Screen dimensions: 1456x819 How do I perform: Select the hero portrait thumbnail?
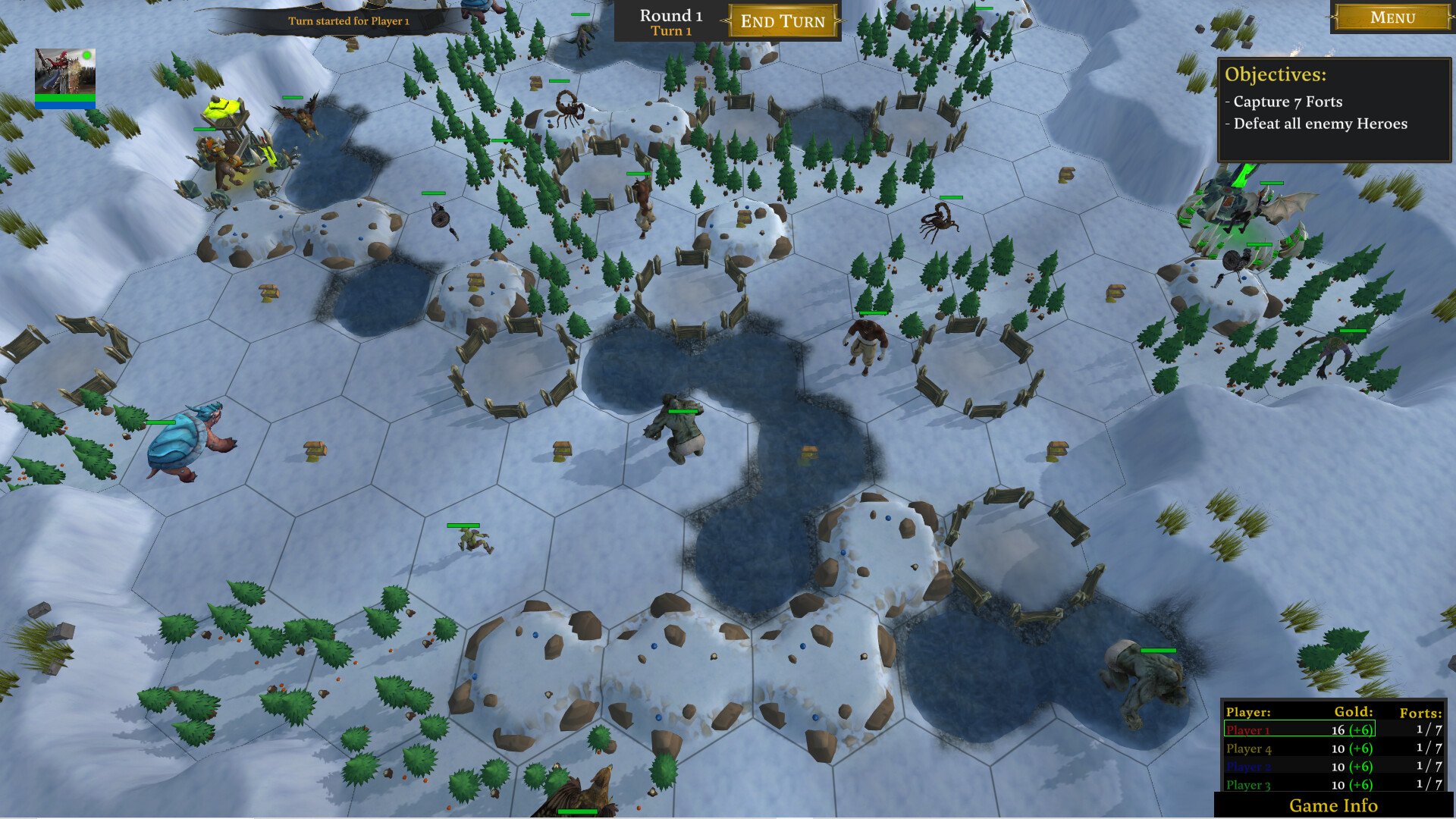pyautogui.click(x=65, y=72)
